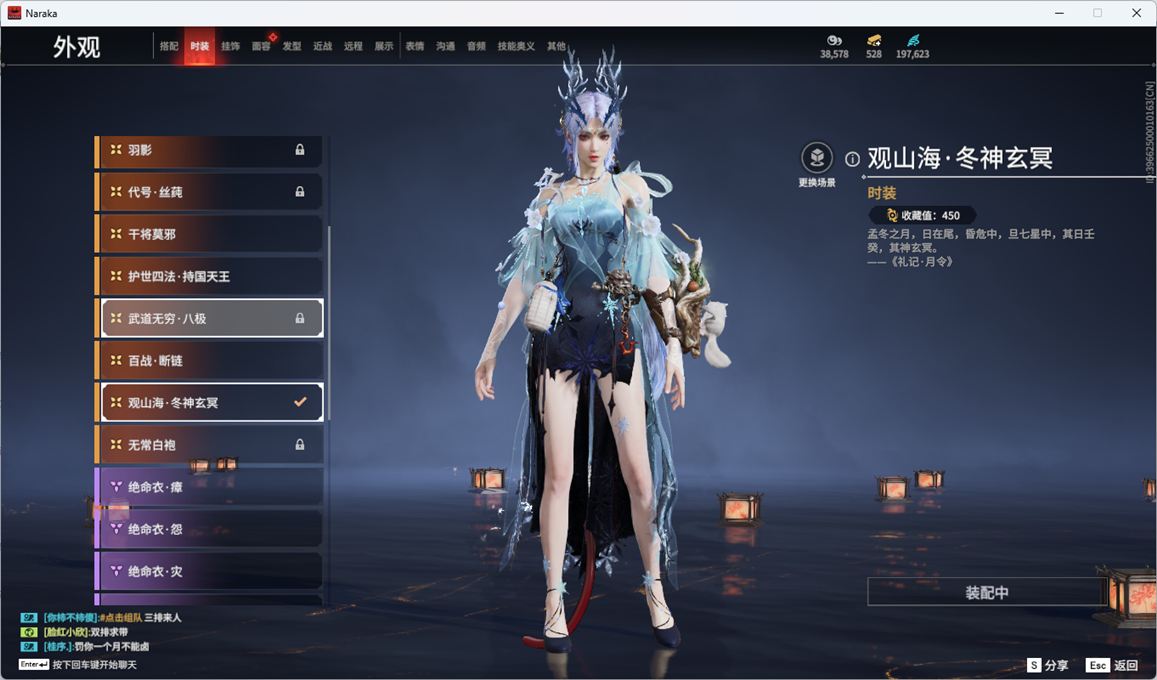Screen dimensions: 1157x680
Task: Select the 面容 face tab
Action: point(261,46)
